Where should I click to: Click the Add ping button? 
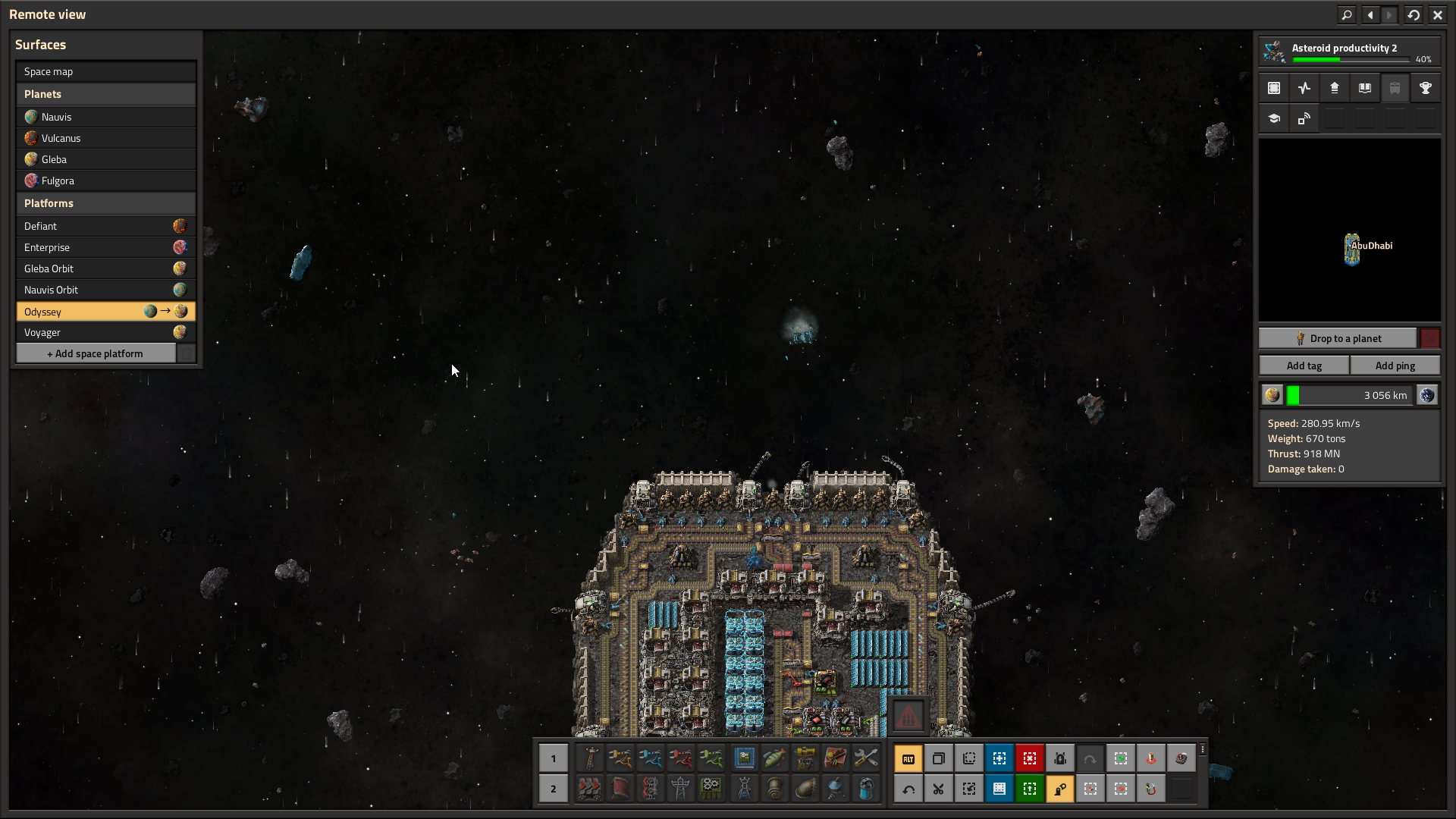coord(1395,366)
